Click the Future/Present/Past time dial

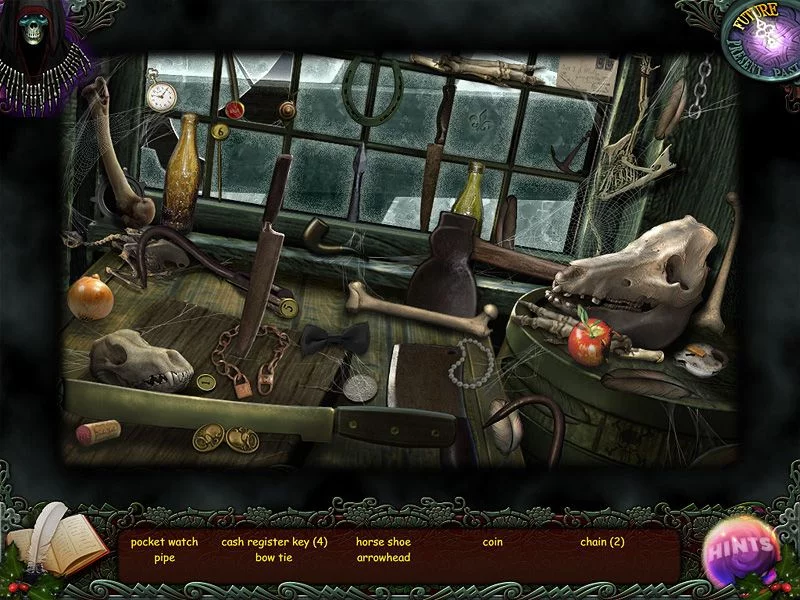click(x=758, y=40)
